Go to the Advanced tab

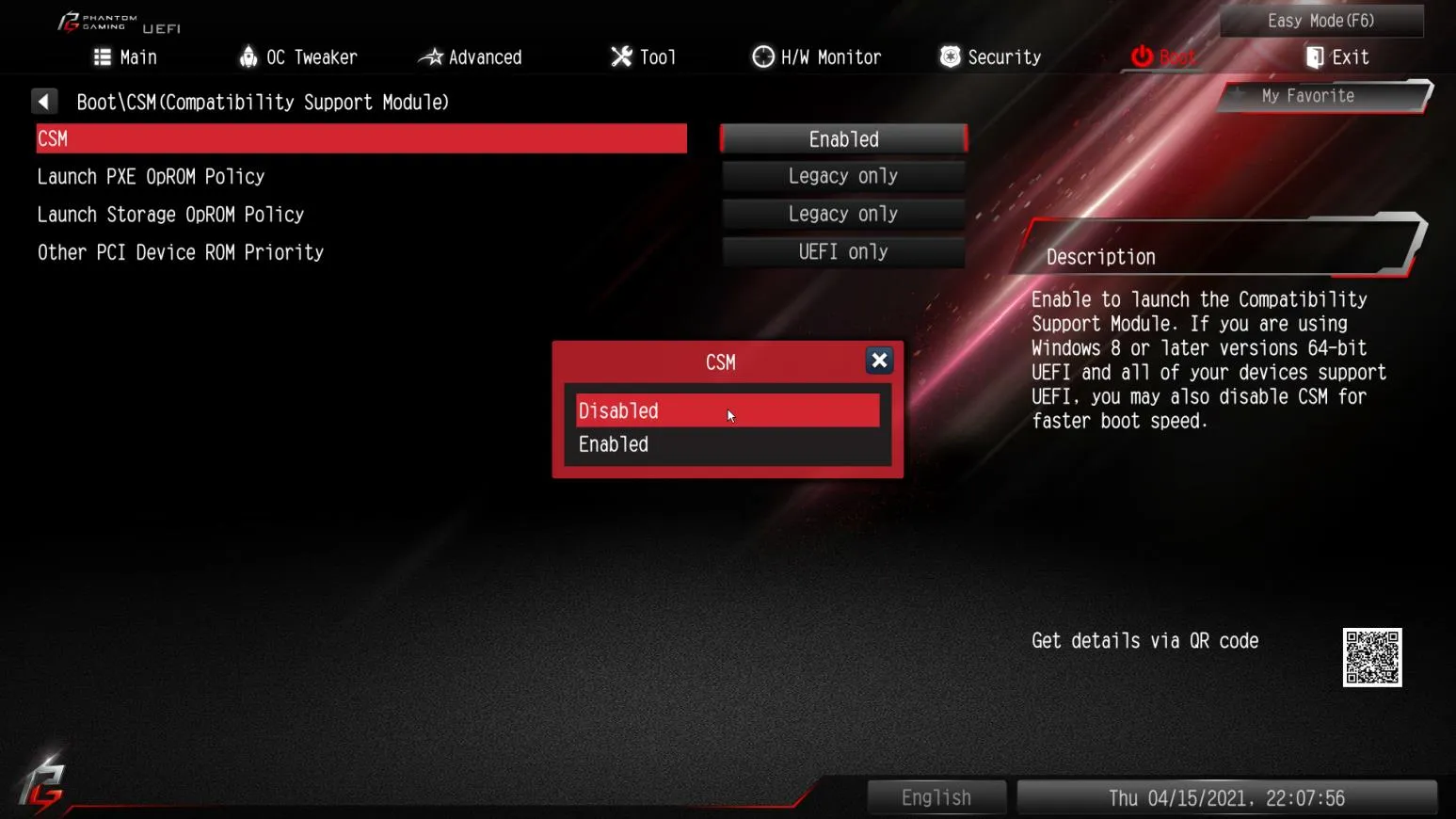(471, 57)
